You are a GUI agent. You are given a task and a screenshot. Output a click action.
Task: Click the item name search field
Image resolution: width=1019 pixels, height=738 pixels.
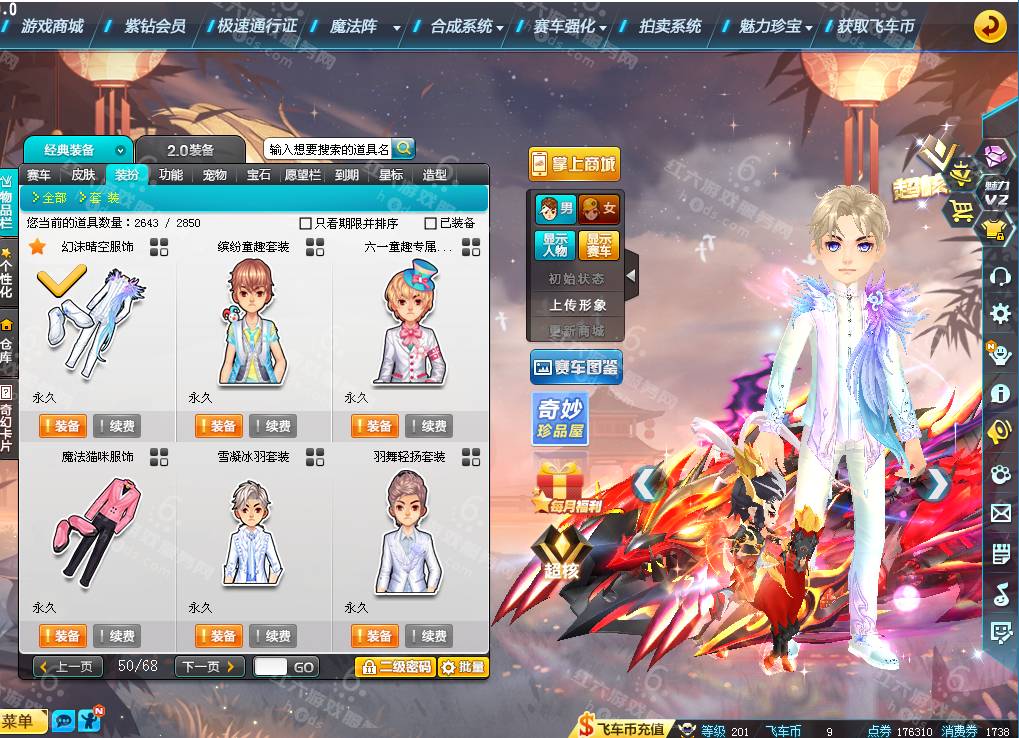328,149
